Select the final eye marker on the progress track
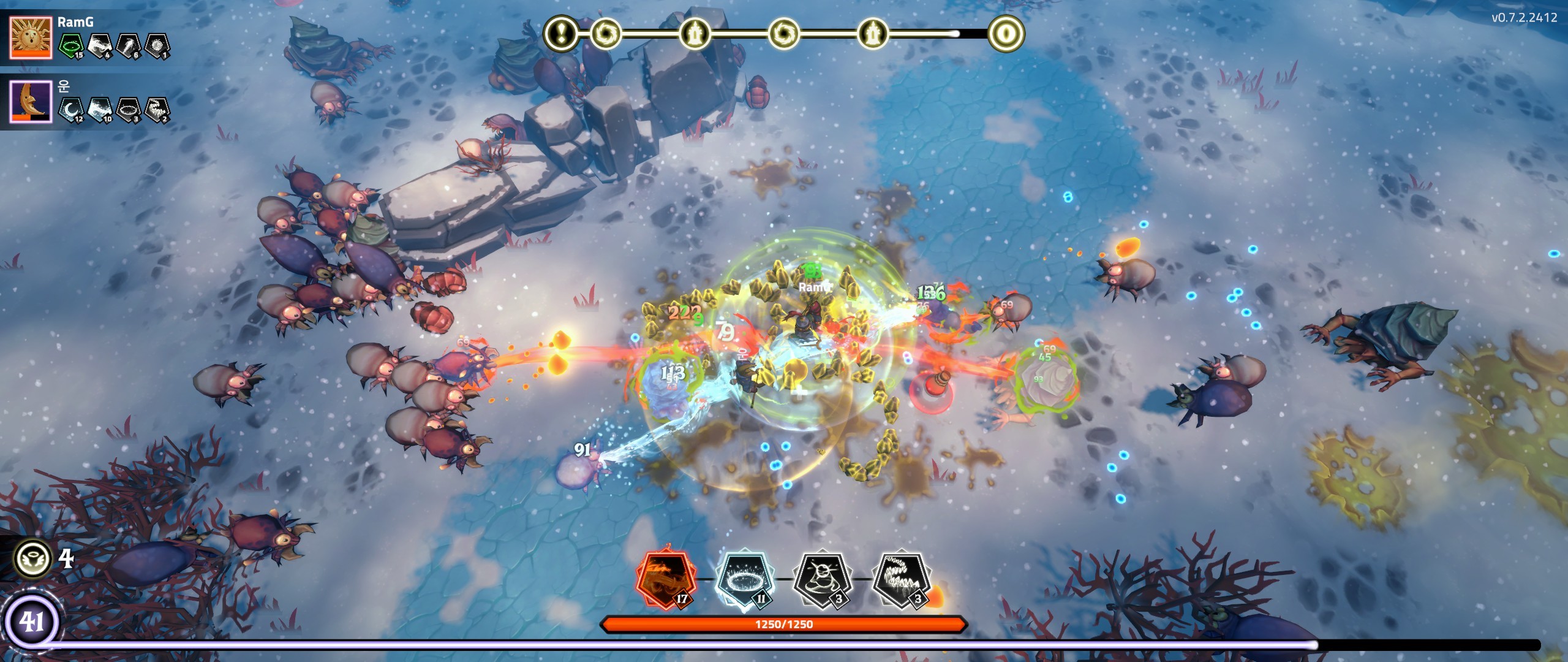This screenshot has width=1568, height=662. pos(1006,32)
